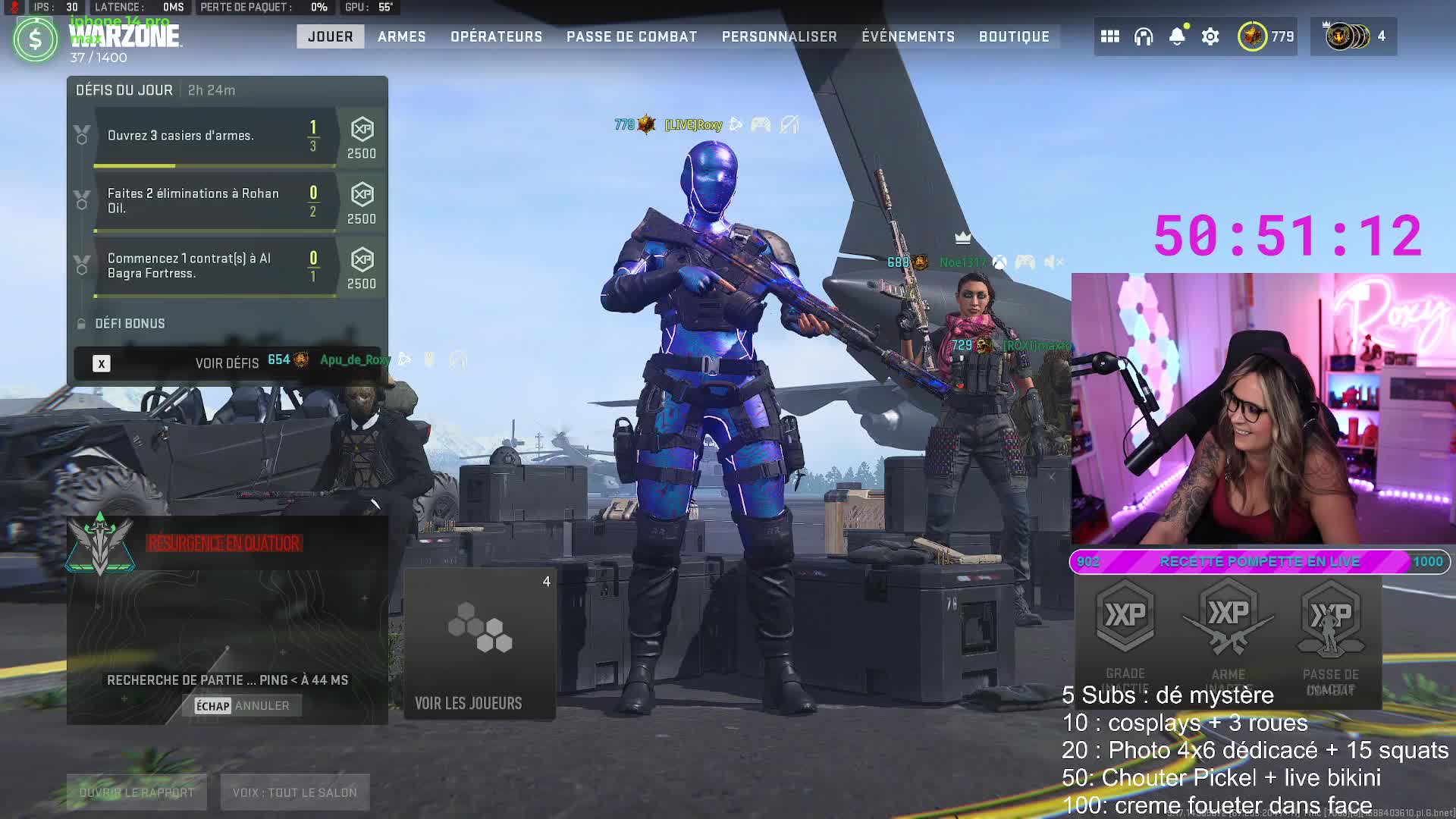The width and height of the screenshot is (1456, 819).
Task: Check the notifications bell
Action: (x=1176, y=36)
